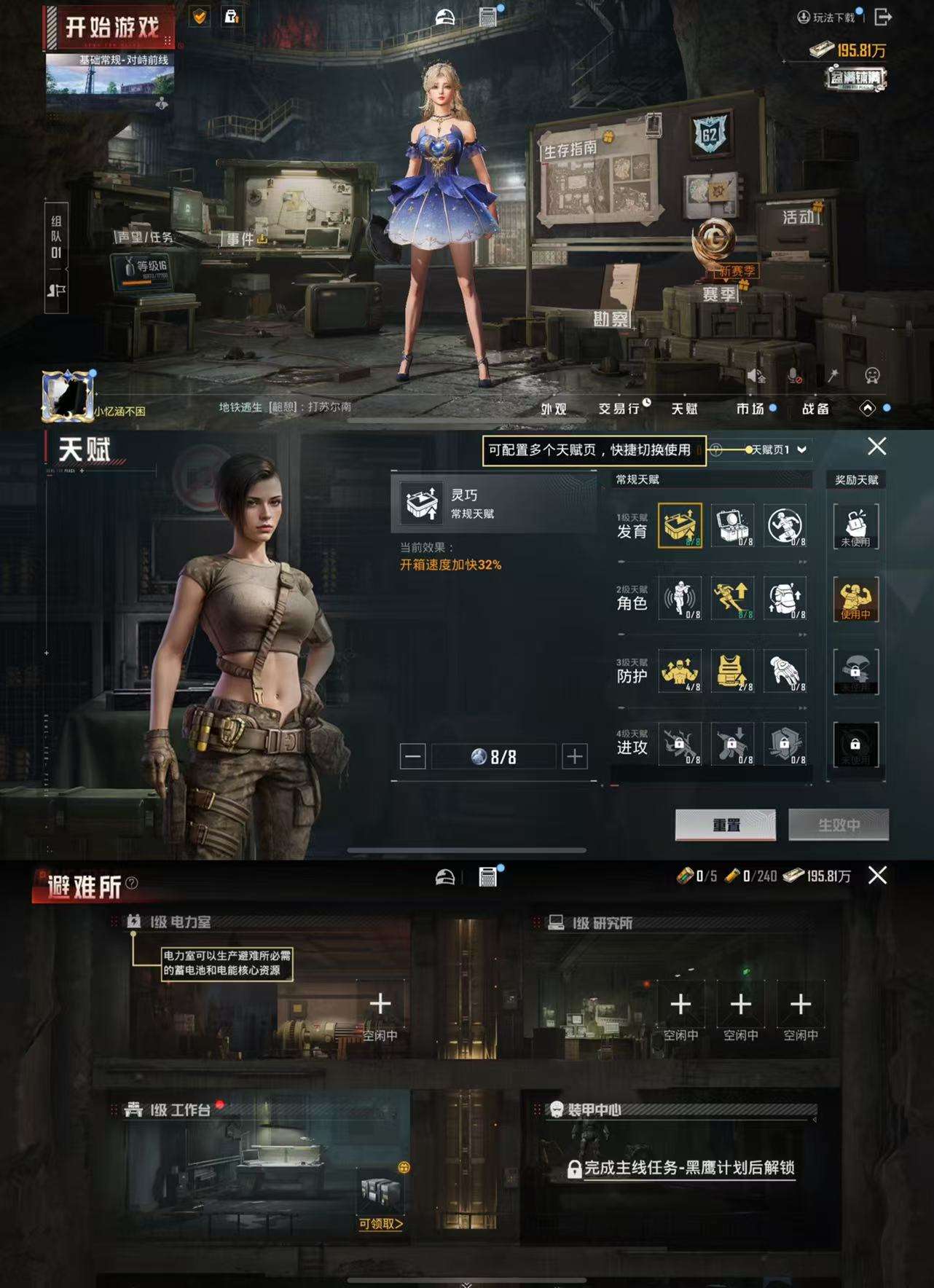Open the 市场 menu in the bottom bar

[x=752, y=409]
